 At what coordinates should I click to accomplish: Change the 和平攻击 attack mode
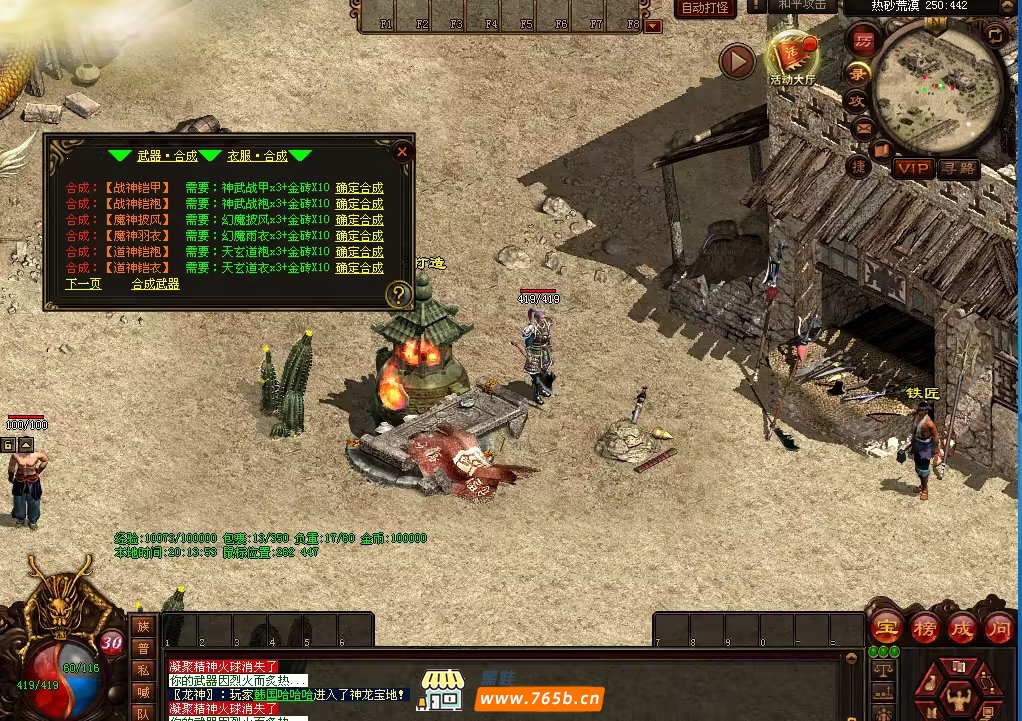click(x=803, y=5)
